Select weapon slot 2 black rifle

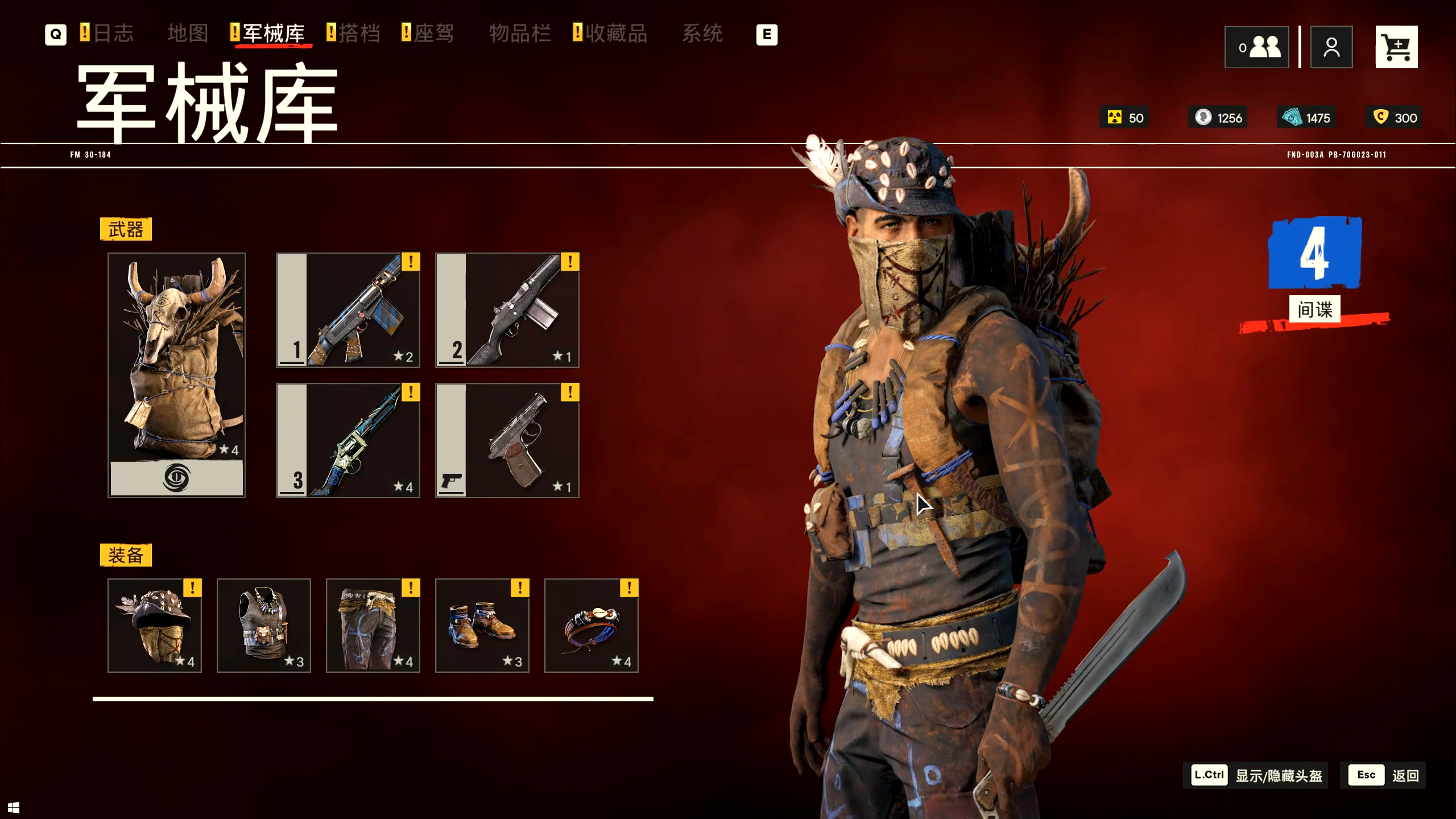point(507,310)
